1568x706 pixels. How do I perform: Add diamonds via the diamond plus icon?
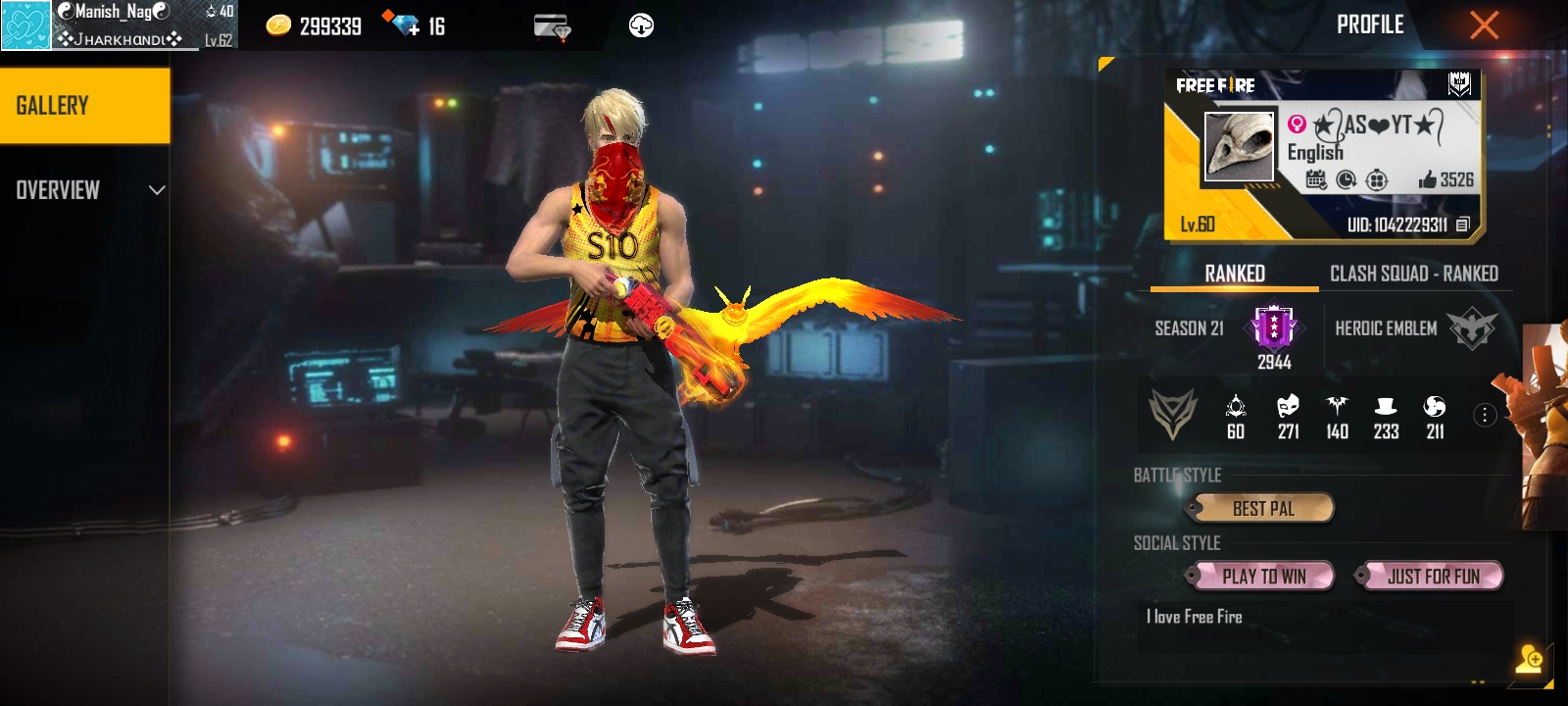tap(401, 25)
